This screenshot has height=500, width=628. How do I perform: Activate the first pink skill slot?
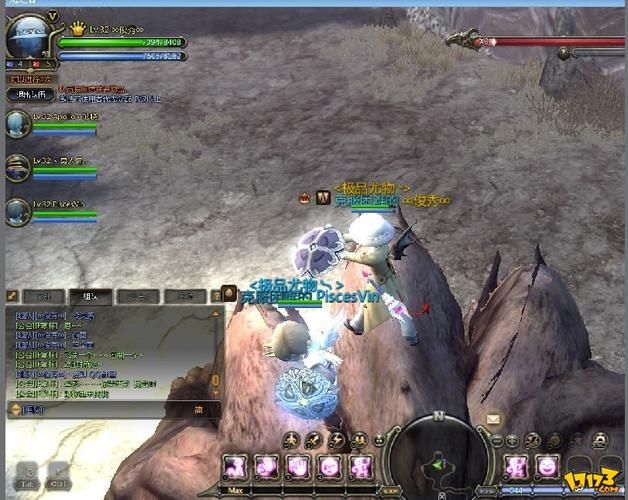236,466
